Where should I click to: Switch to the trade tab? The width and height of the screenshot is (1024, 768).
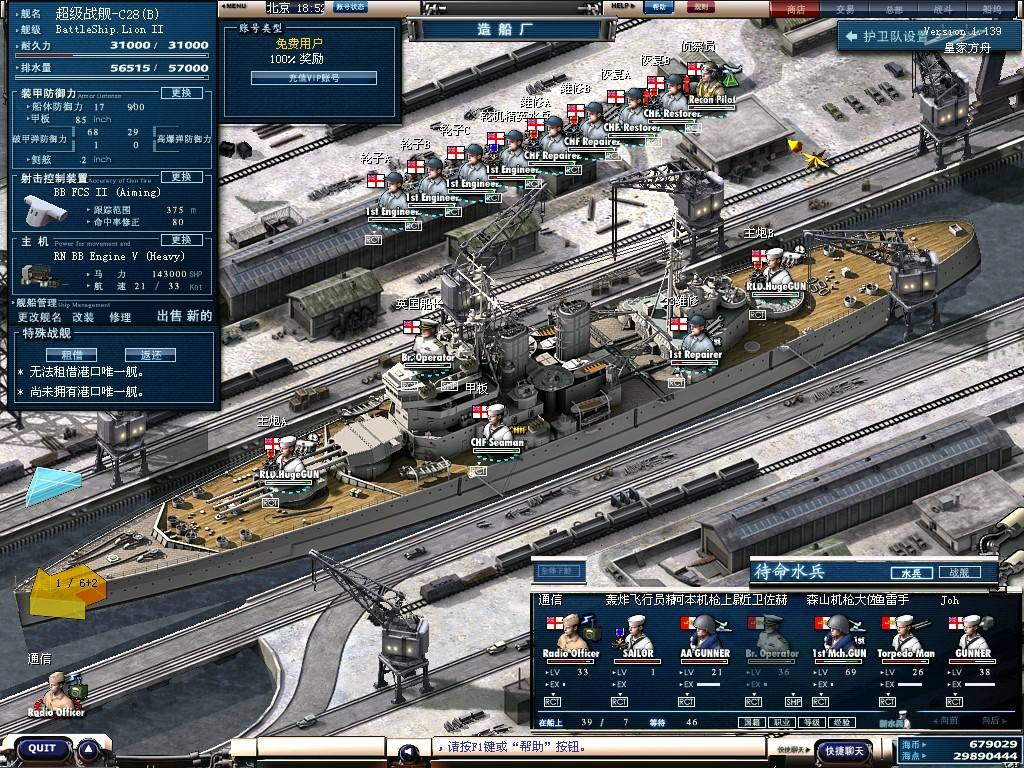846,9
